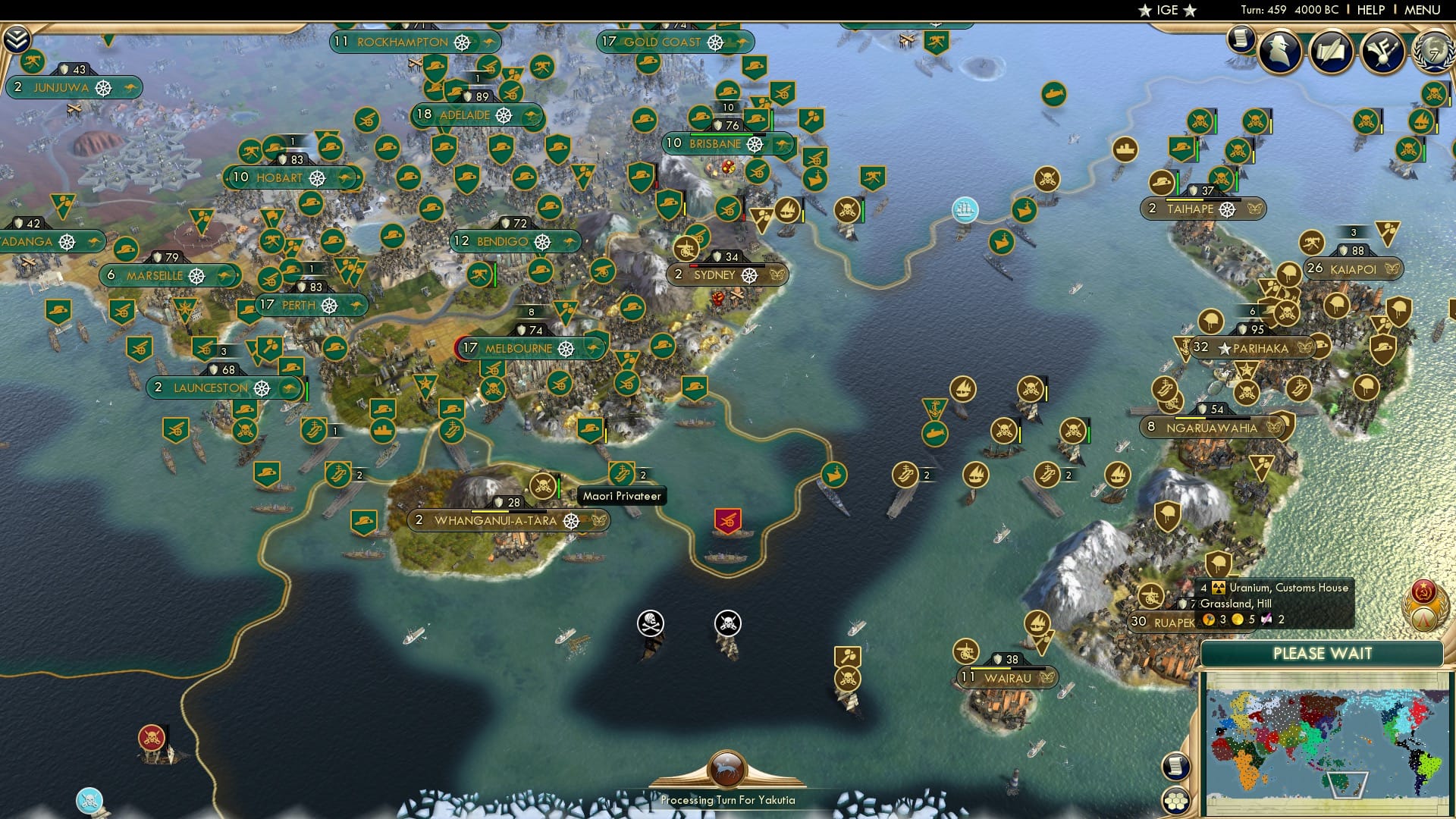Viewport: 1456px width, 819px height.
Task: Click HELP in the top bar
Action: point(1370,9)
